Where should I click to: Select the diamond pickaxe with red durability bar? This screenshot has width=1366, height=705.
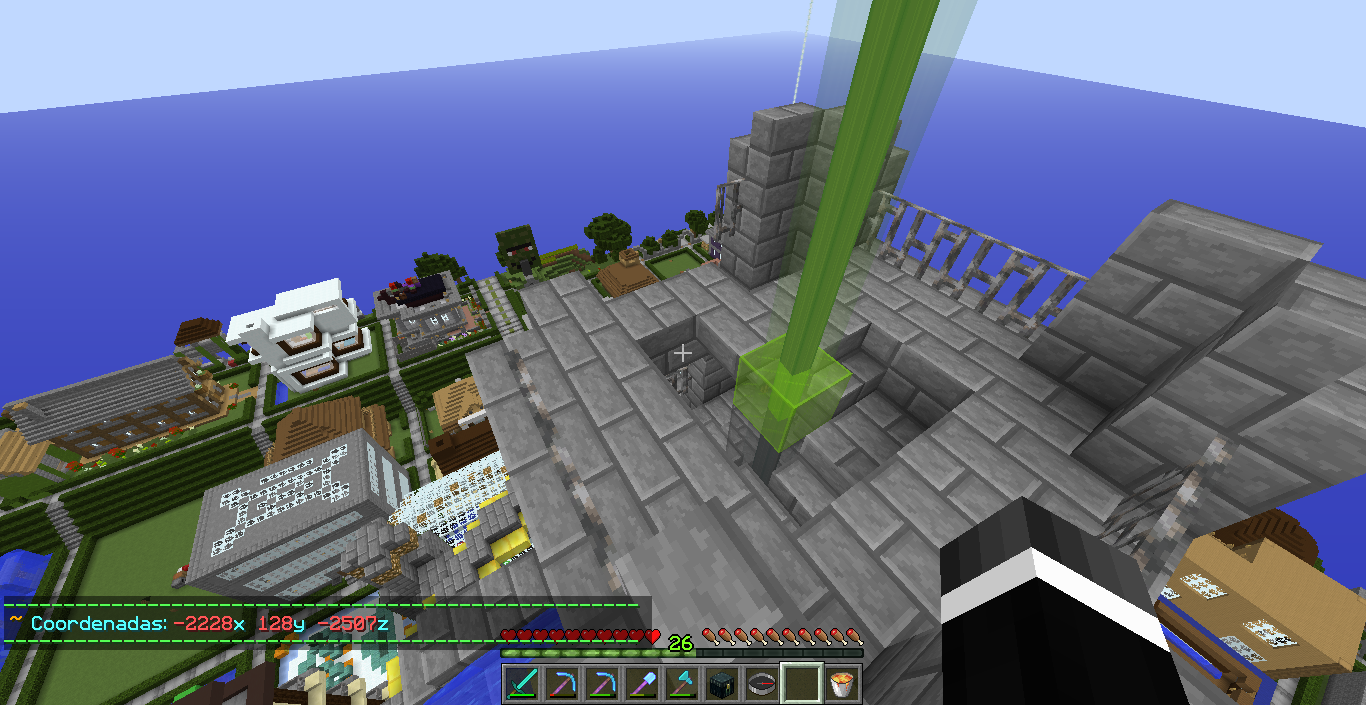point(562,684)
